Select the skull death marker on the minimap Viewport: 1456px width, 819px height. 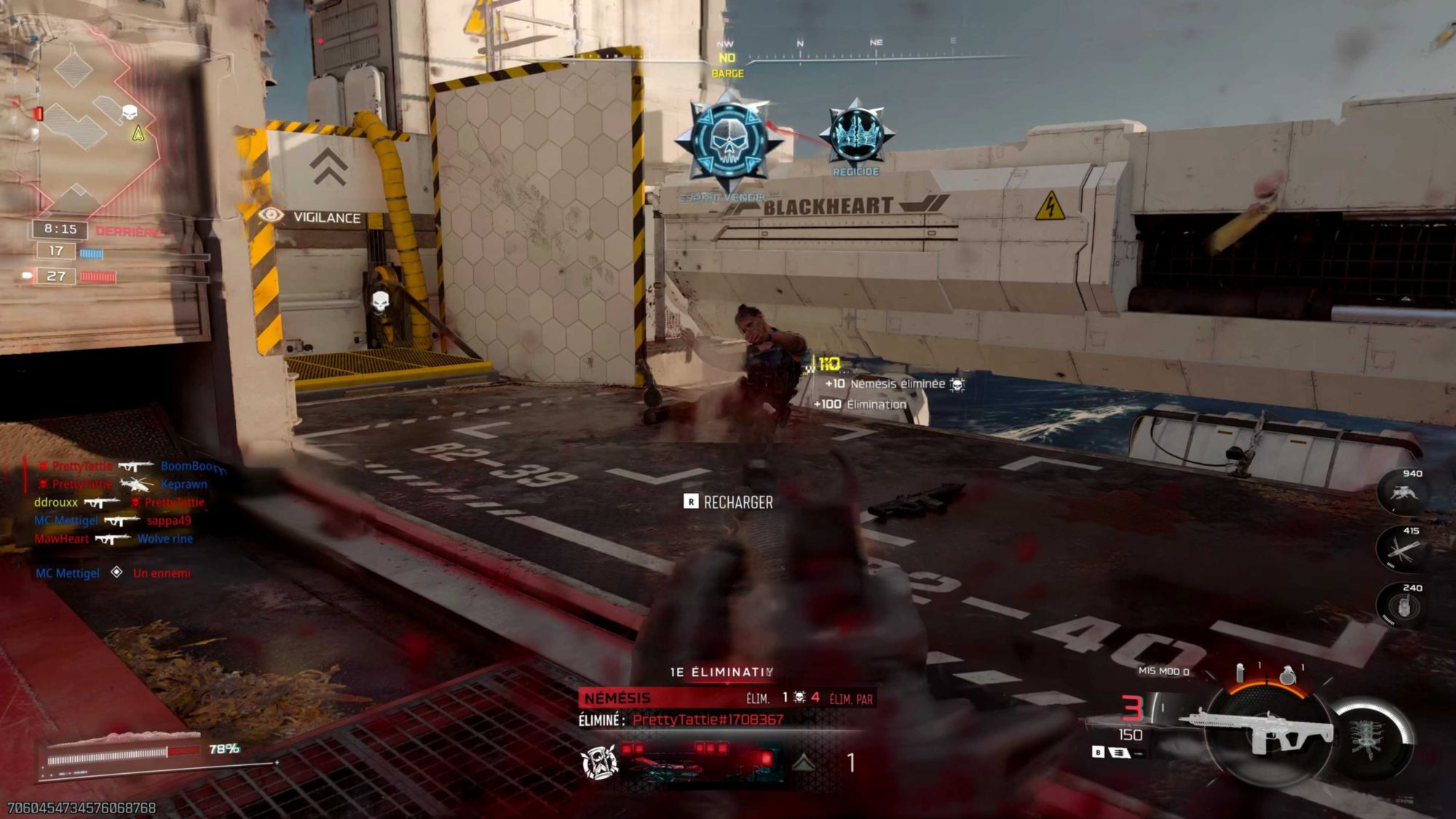(x=130, y=112)
